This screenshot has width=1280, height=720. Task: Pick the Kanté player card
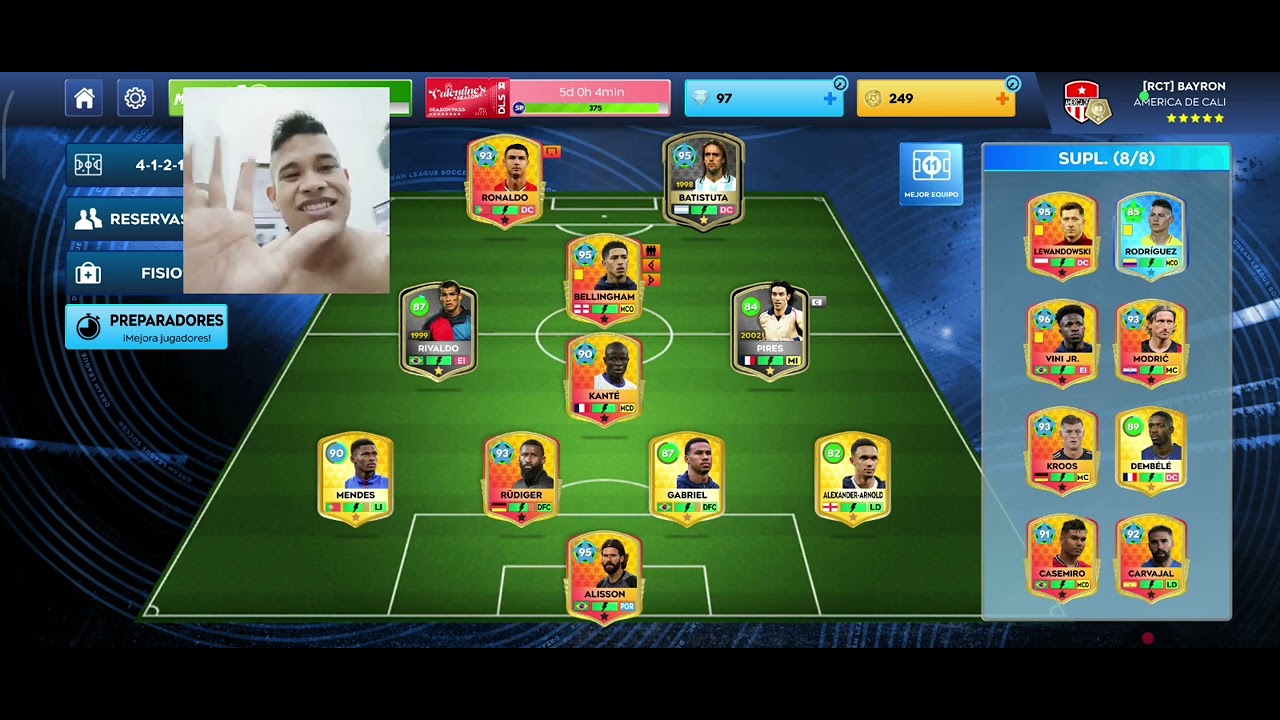coord(604,379)
